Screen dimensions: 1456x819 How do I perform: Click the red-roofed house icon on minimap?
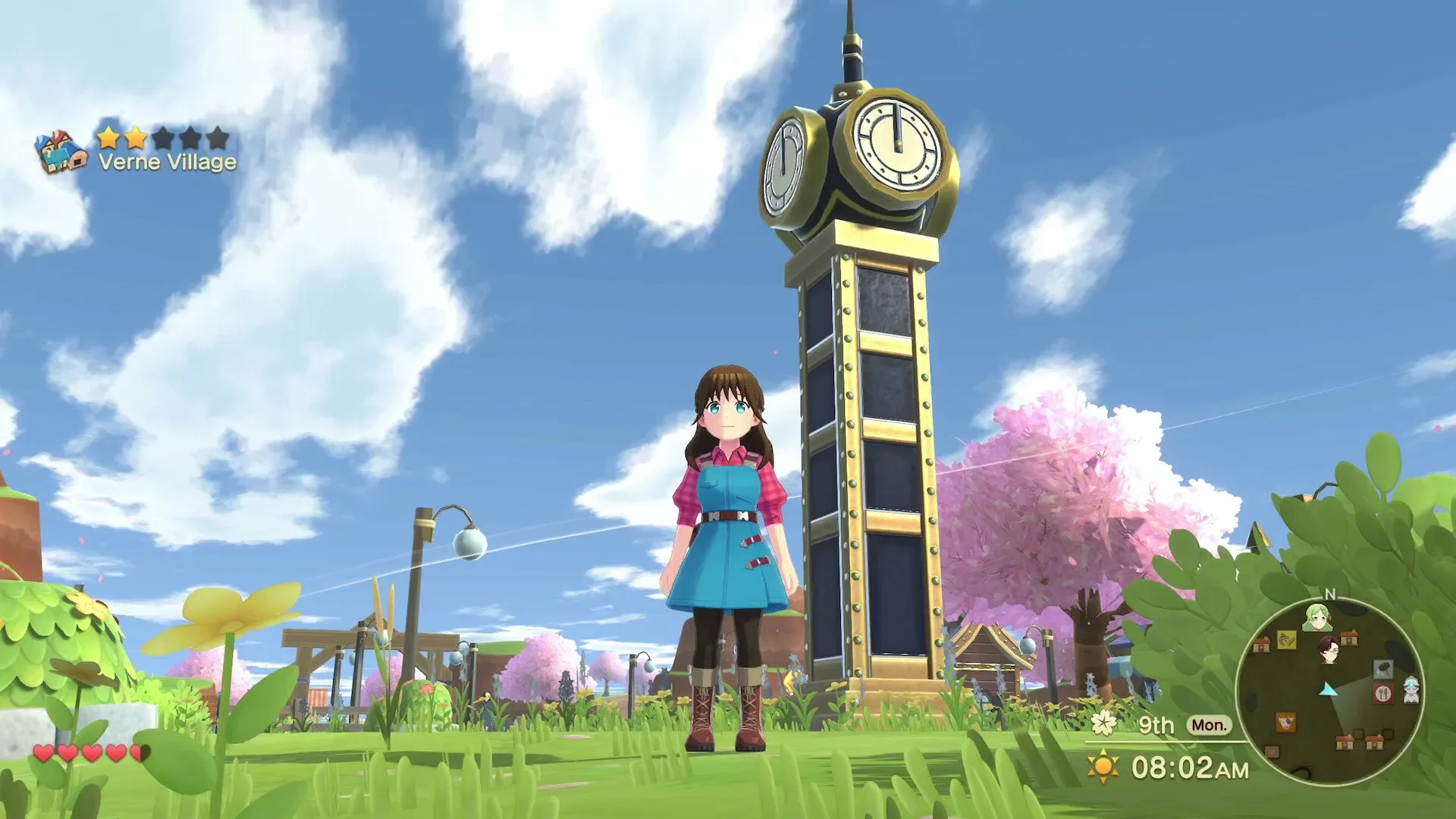click(1349, 639)
